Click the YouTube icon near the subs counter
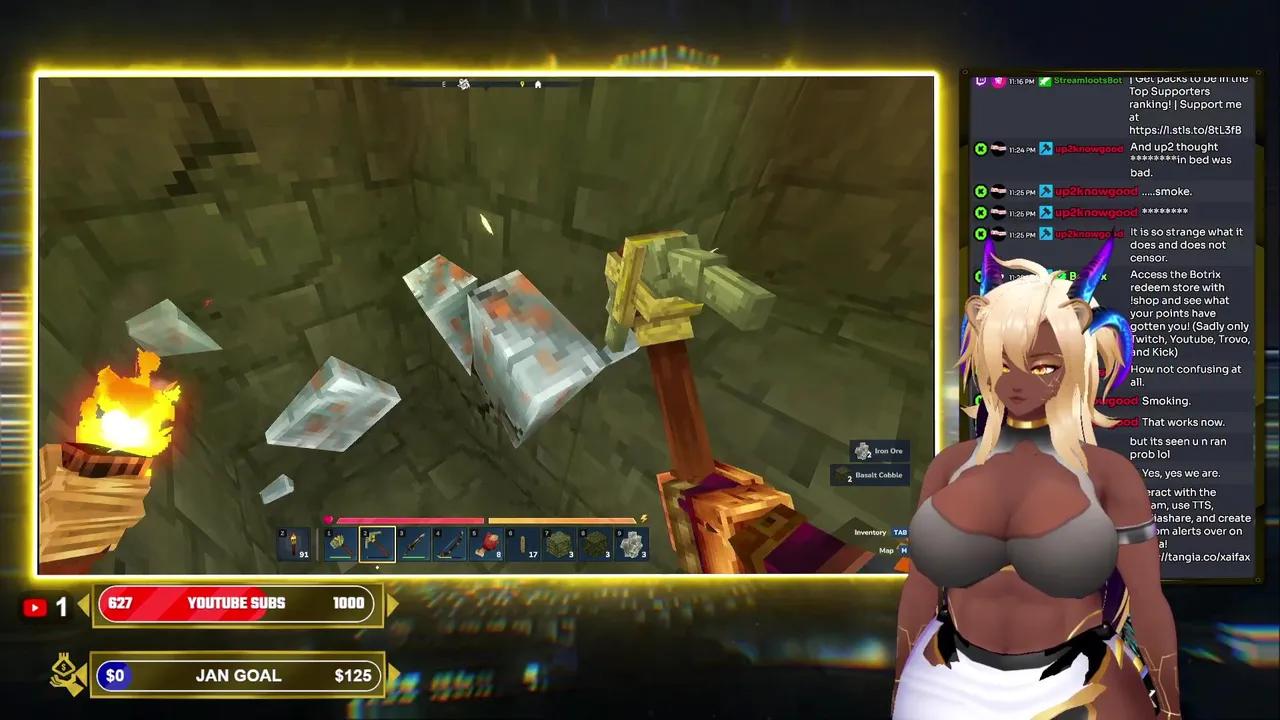 click(35, 607)
